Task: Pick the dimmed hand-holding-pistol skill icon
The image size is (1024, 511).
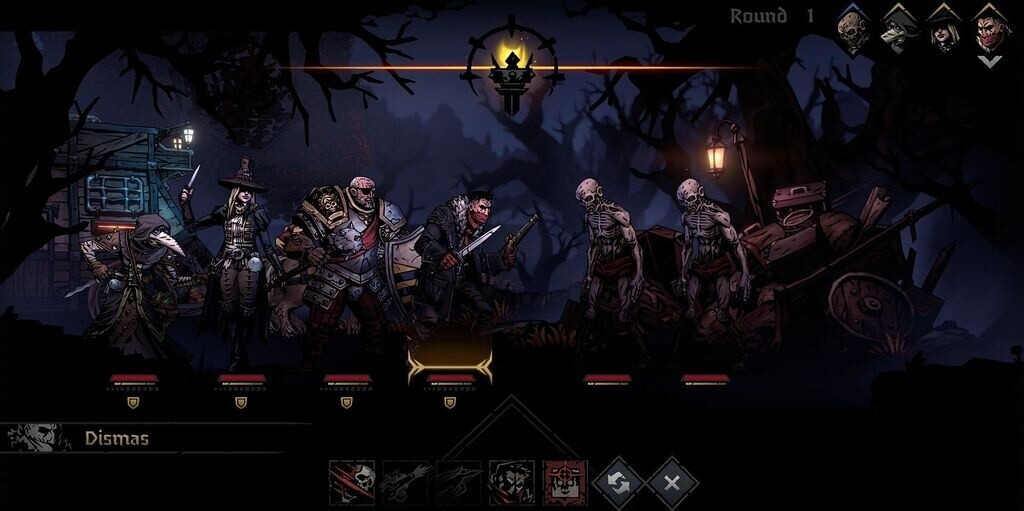Action: (458, 483)
